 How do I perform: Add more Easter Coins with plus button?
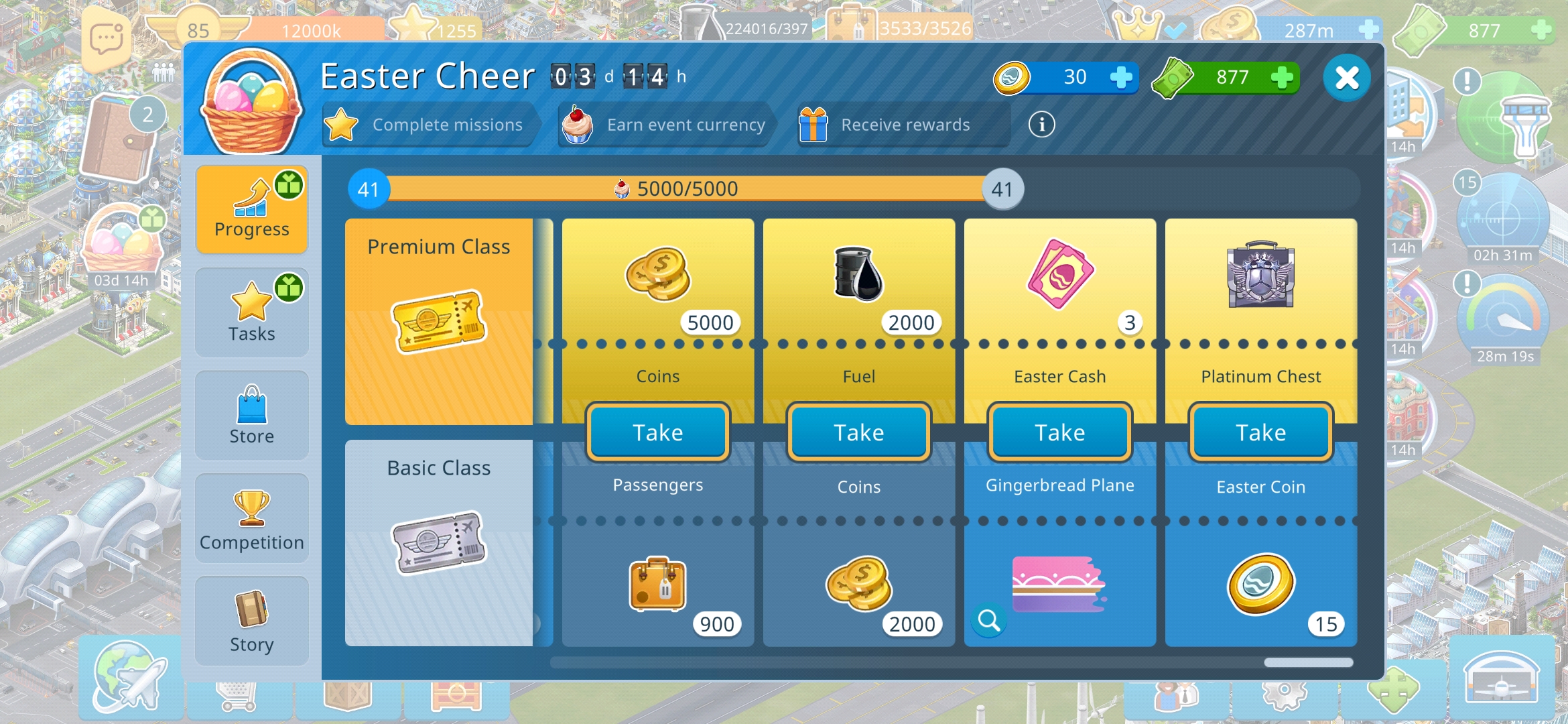tap(1120, 78)
